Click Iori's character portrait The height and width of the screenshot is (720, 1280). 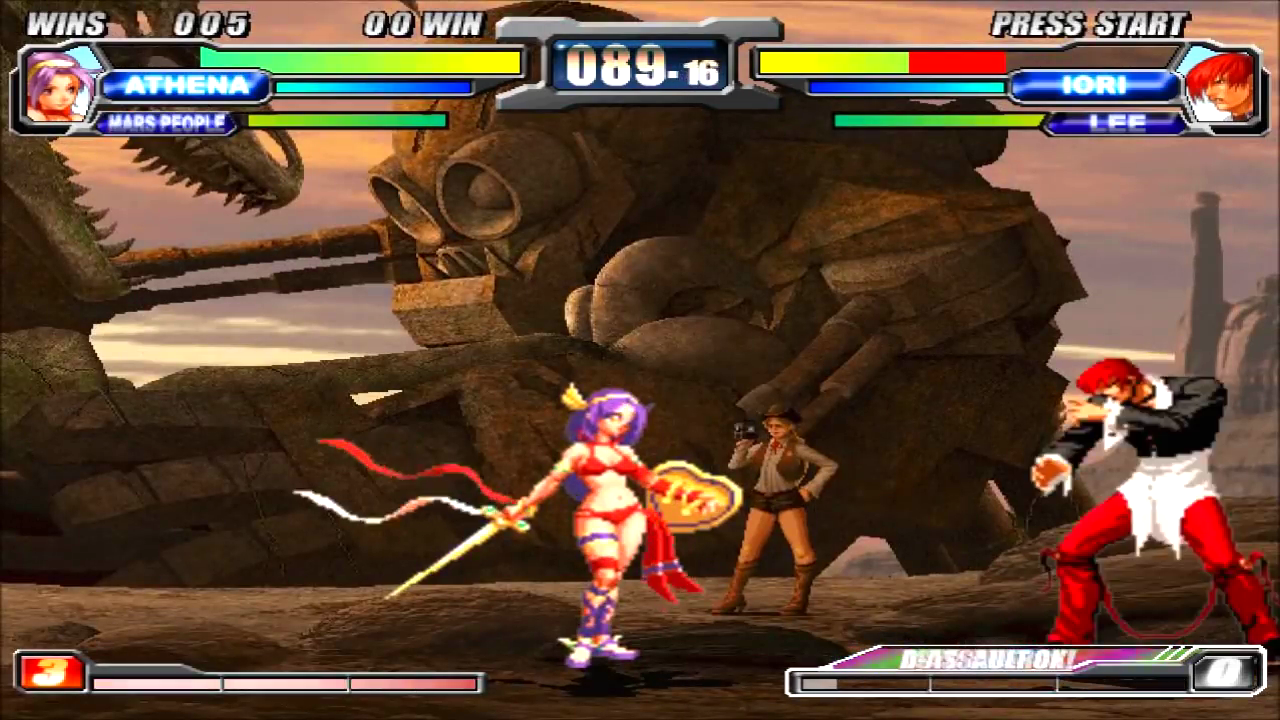point(1219,86)
